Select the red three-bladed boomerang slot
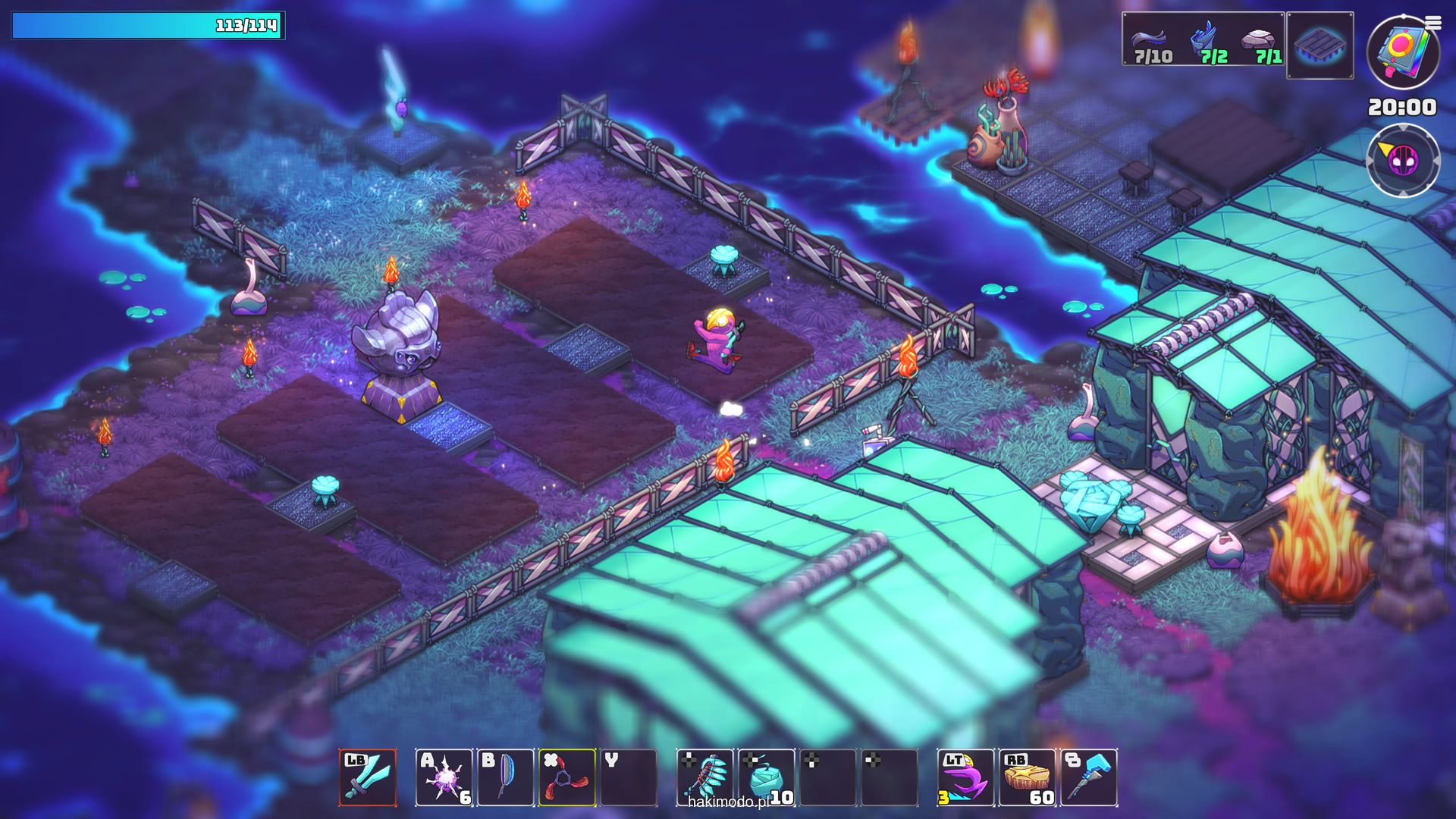 566,777
